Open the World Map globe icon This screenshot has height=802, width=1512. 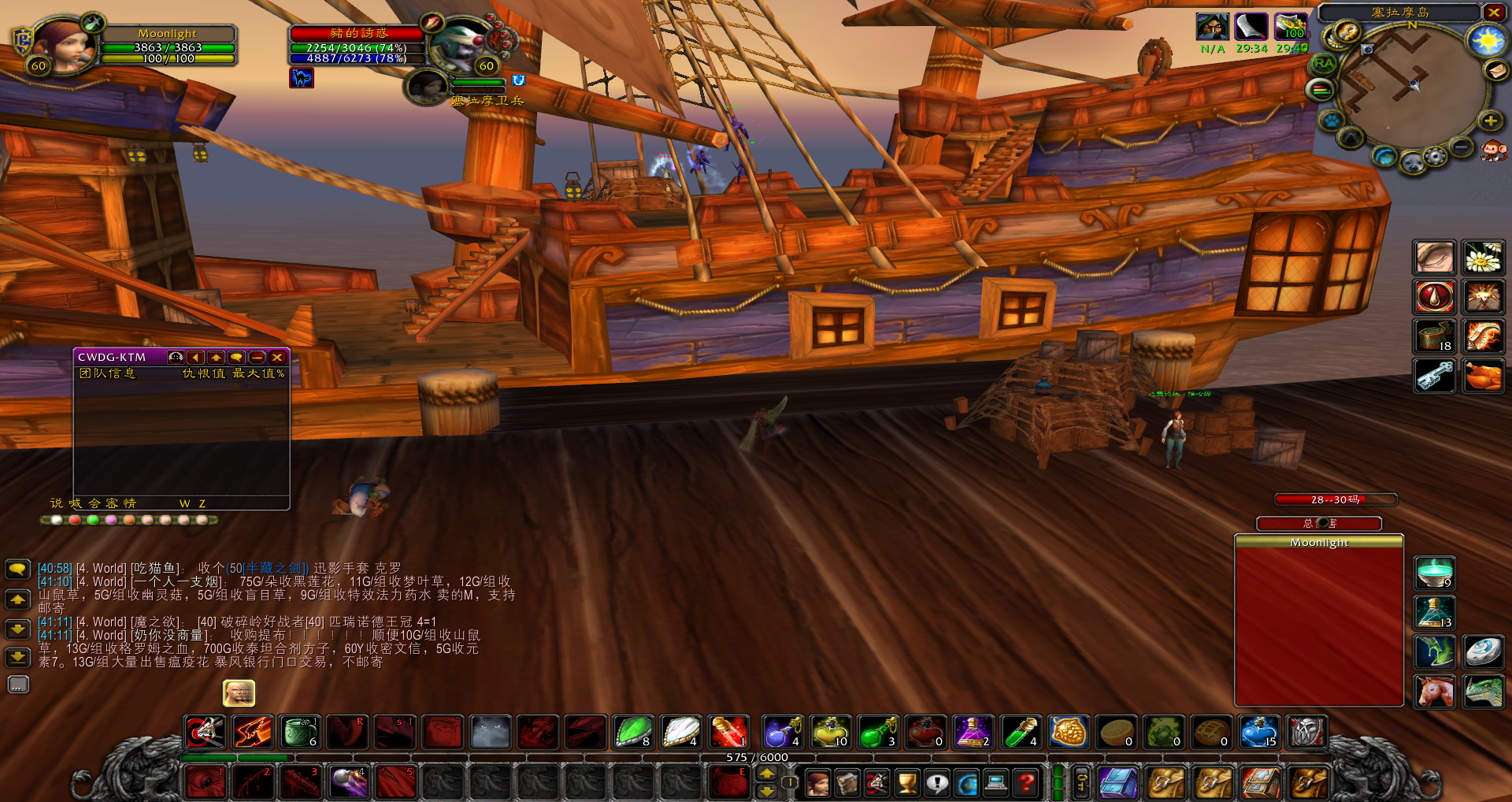point(965,784)
